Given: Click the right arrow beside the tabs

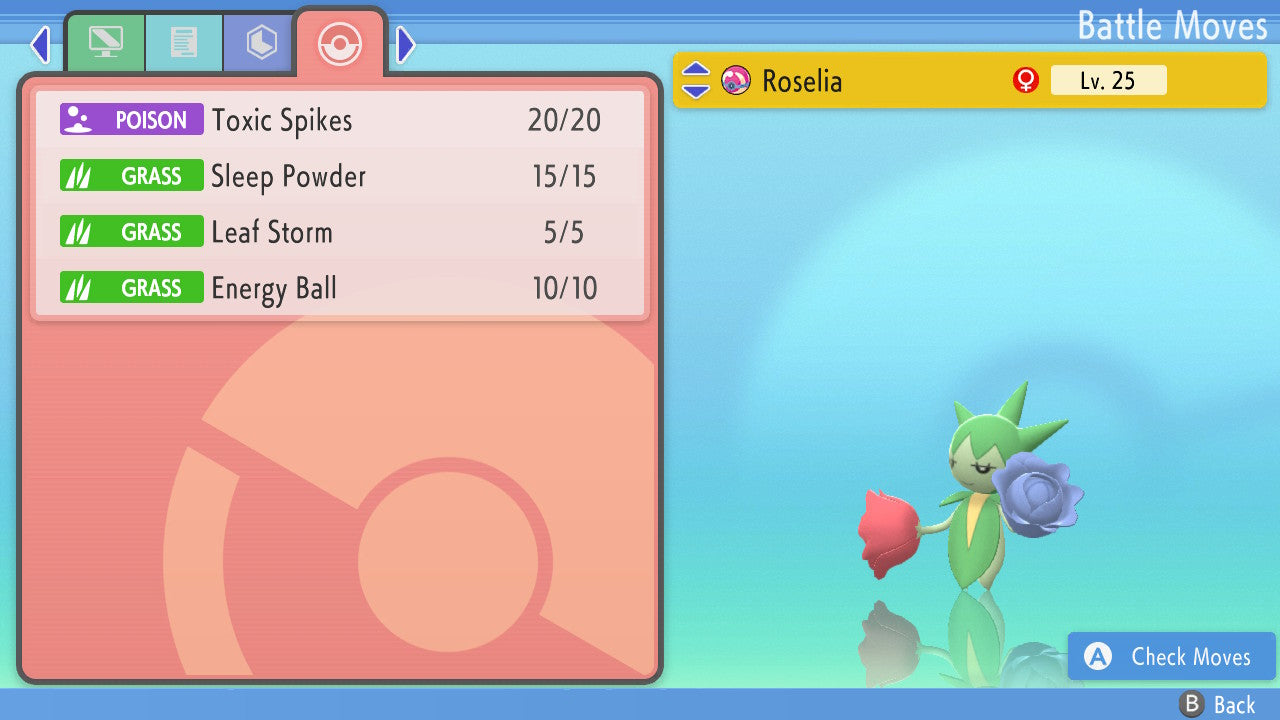Looking at the screenshot, I should [x=405, y=44].
